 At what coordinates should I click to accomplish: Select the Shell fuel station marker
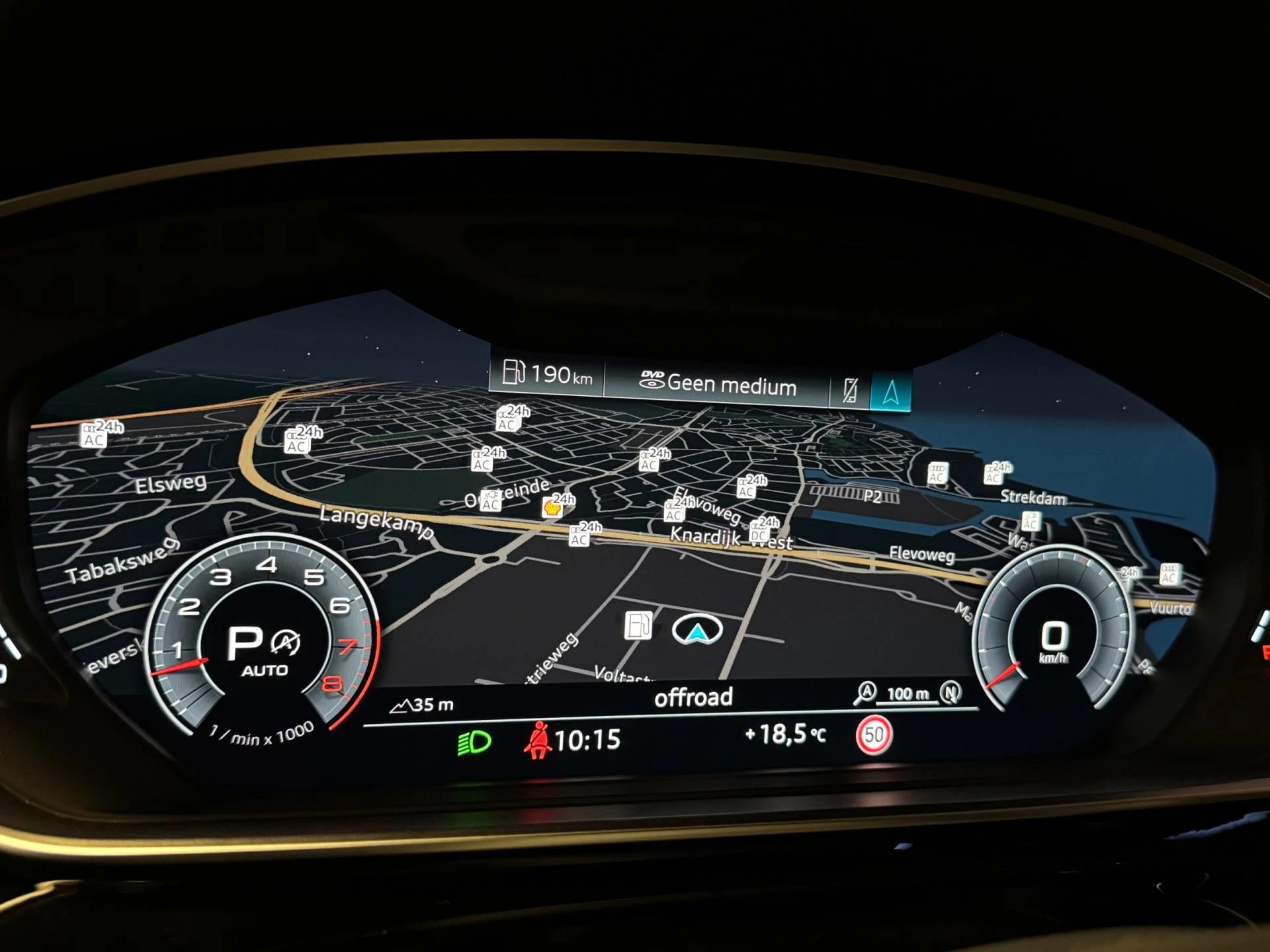click(x=552, y=508)
